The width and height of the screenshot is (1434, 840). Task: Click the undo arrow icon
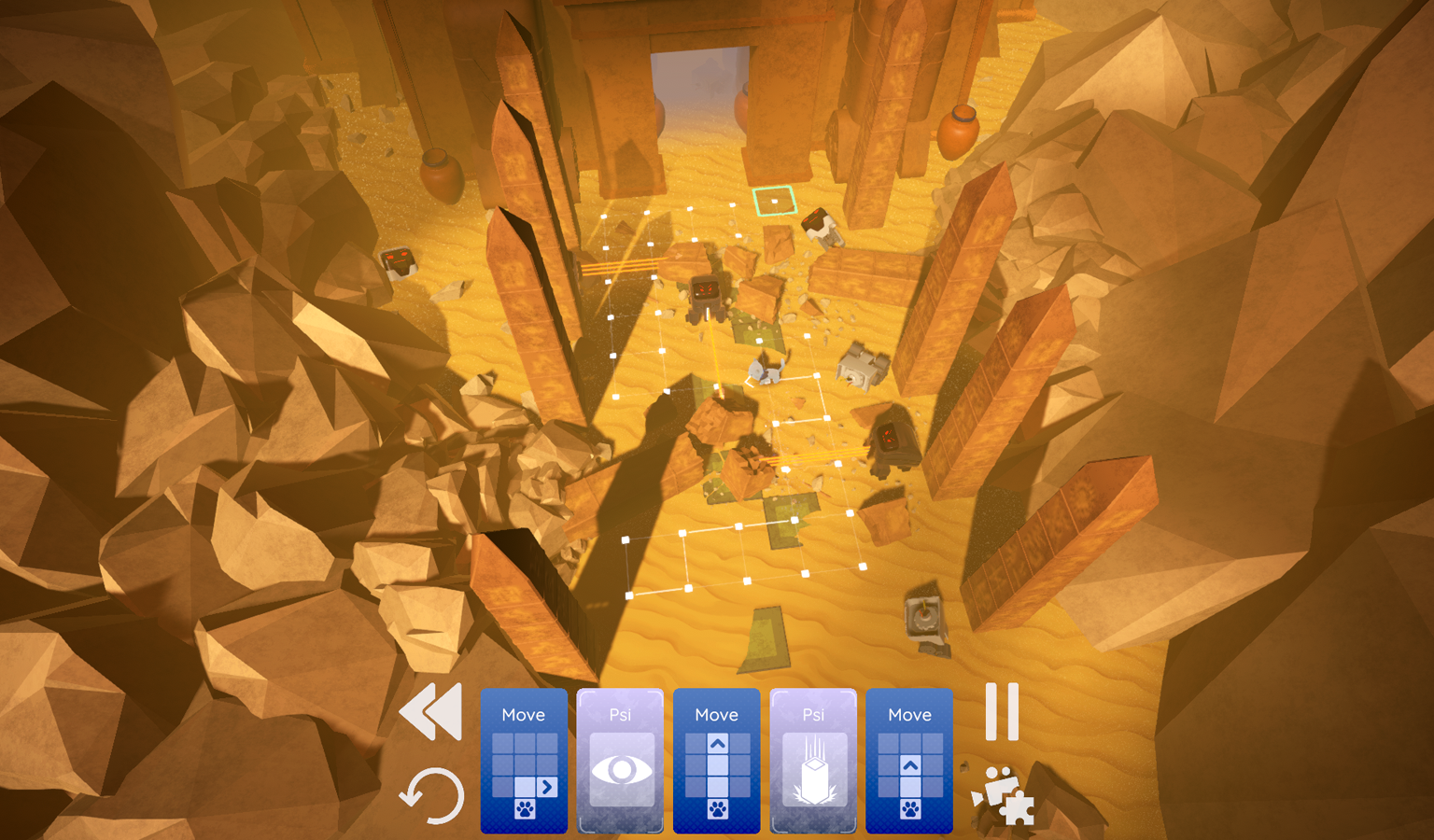(434, 795)
